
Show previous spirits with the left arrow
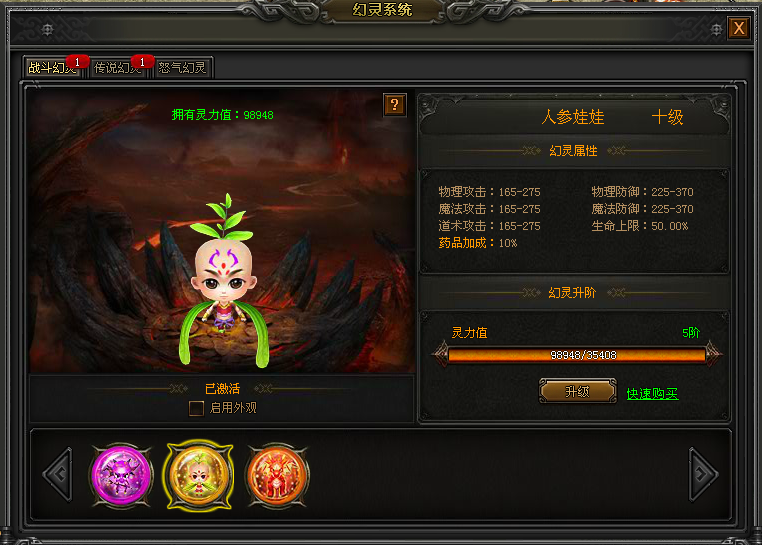58,474
